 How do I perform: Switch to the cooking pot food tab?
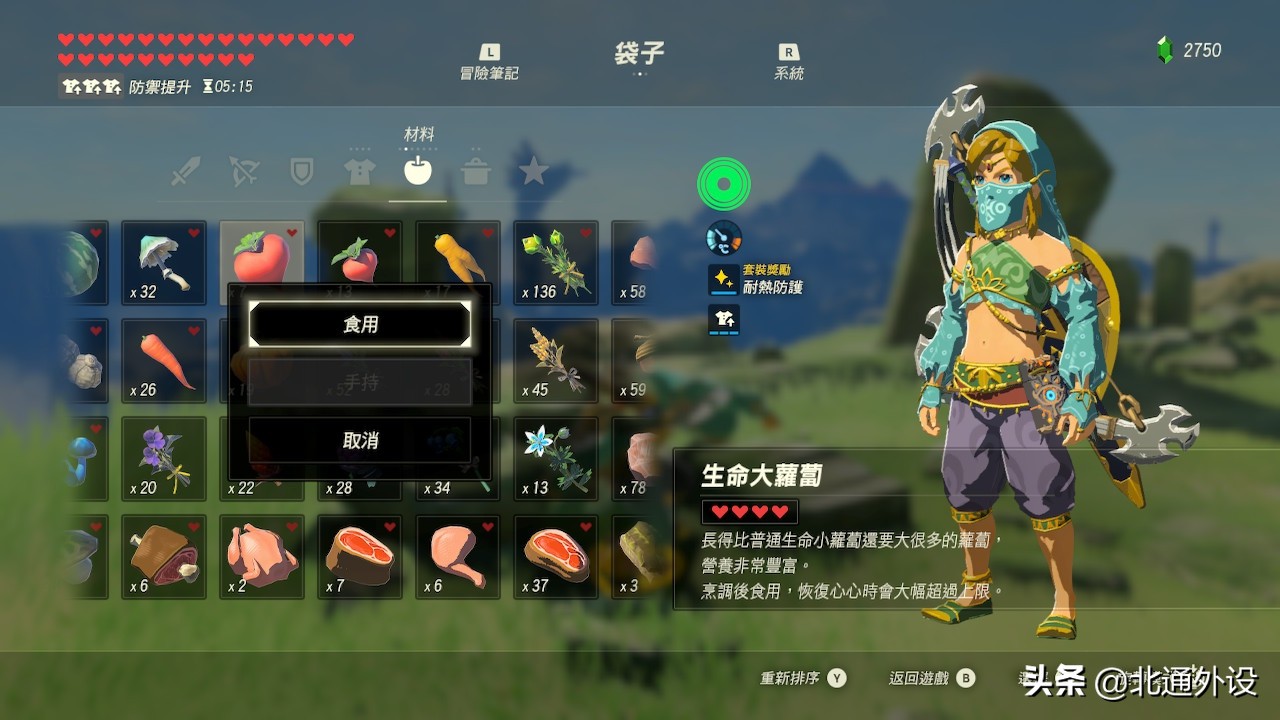[475, 171]
